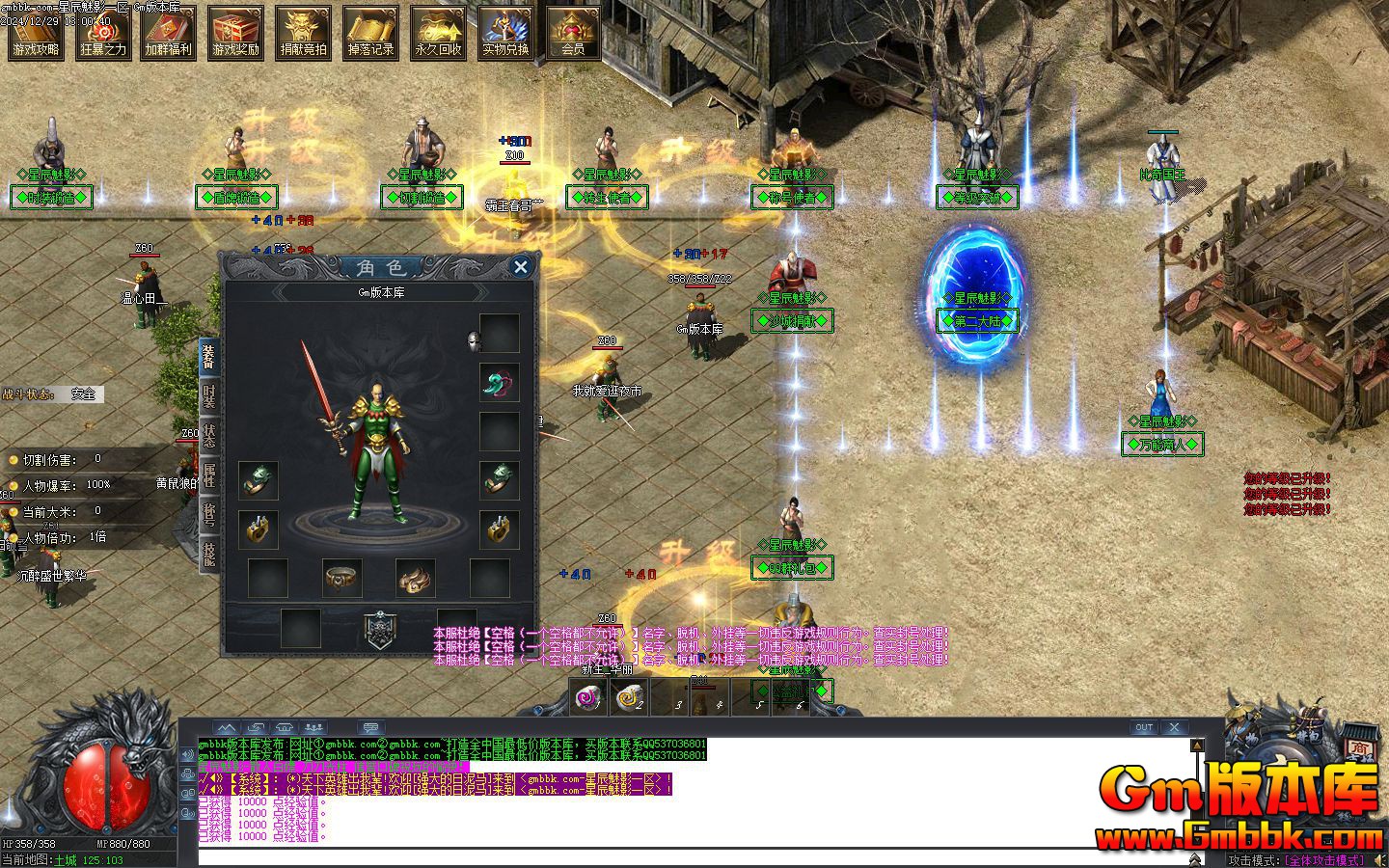Open the 游戏奖励 rewards chest
The width and height of the screenshot is (1389, 868).
tap(236, 32)
